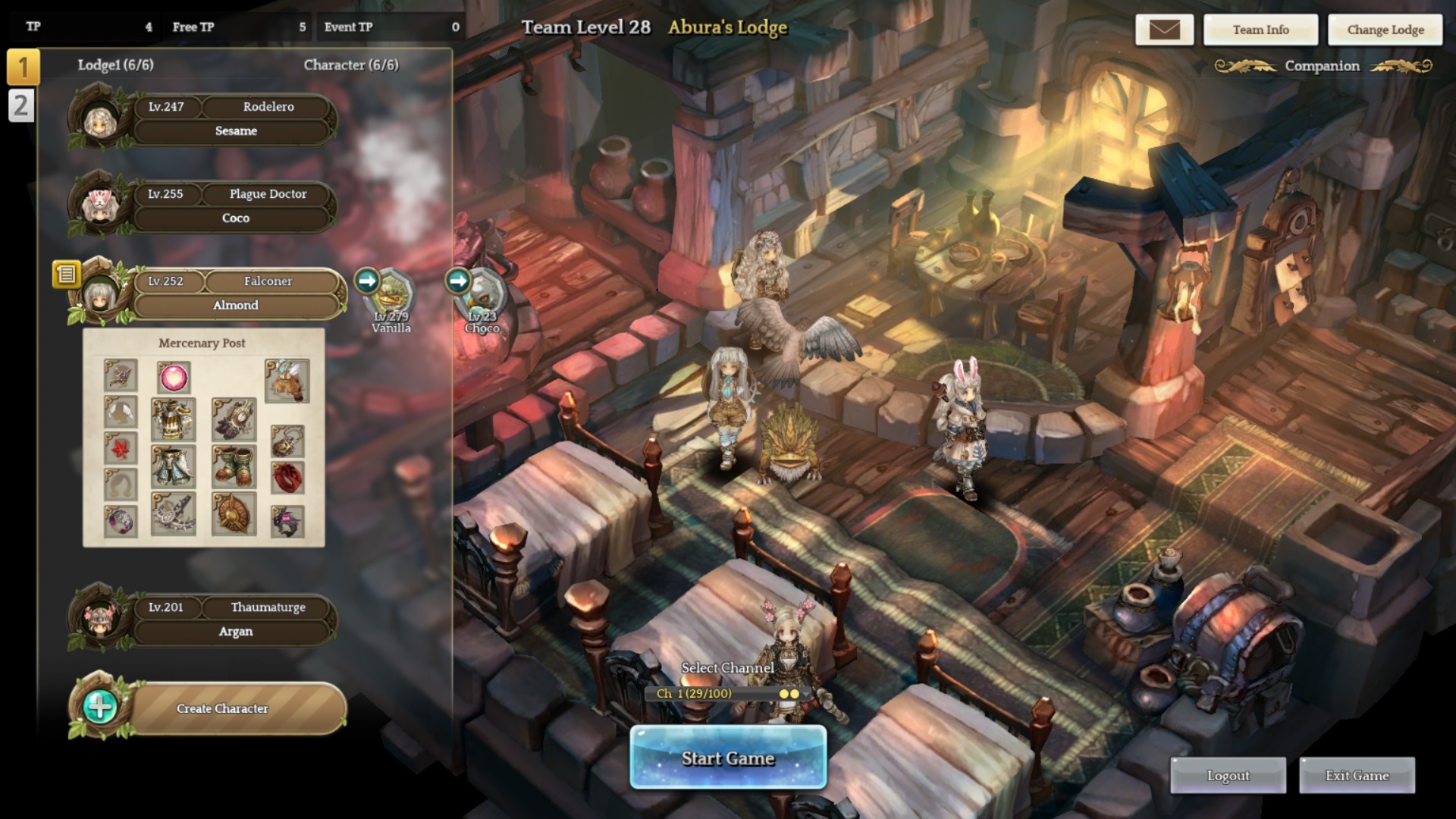Image resolution: width=1456 pixels, height=819 pixels.
Task: Select the Falconer character Almond
Action: point(235,293)
